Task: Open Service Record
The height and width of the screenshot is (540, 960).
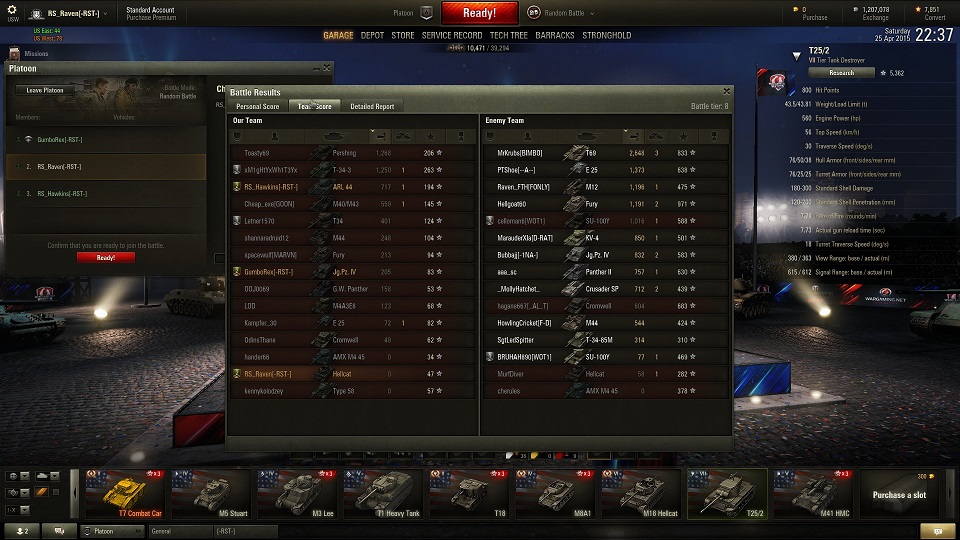Action: tap(452, 35)
